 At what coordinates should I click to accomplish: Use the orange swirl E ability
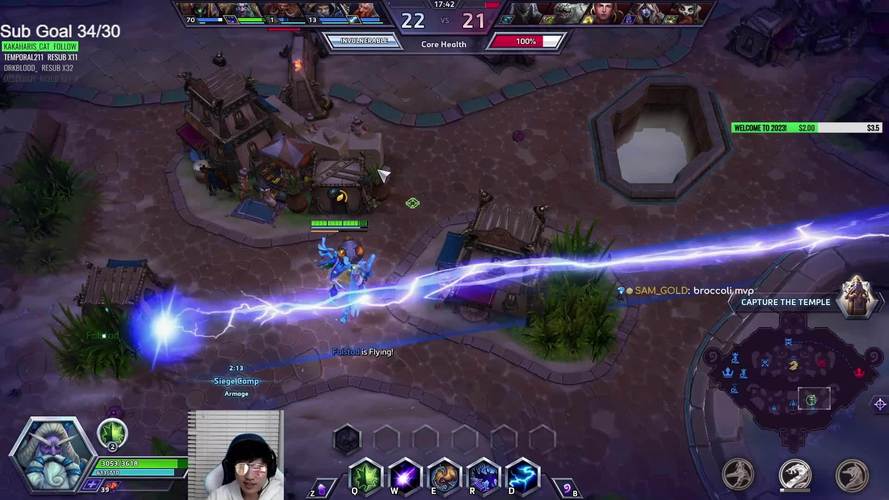(444, 475)
